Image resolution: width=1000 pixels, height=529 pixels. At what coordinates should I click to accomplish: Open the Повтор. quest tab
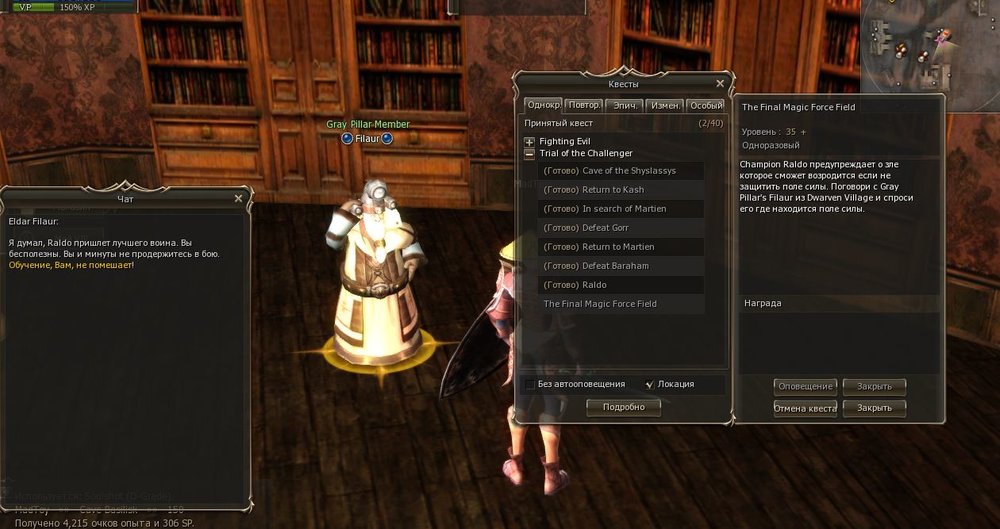point(583,105)
